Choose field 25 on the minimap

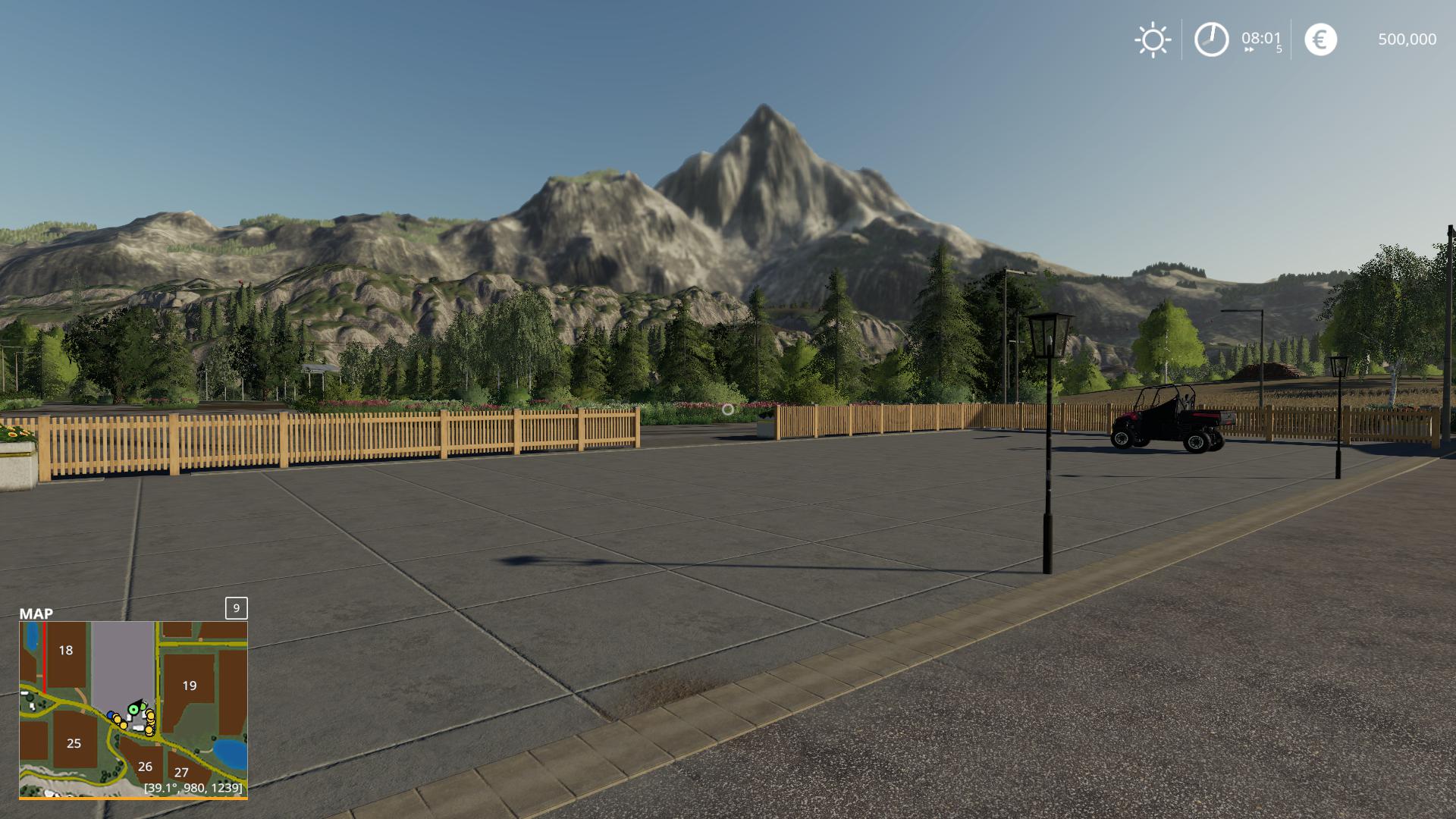74,744
